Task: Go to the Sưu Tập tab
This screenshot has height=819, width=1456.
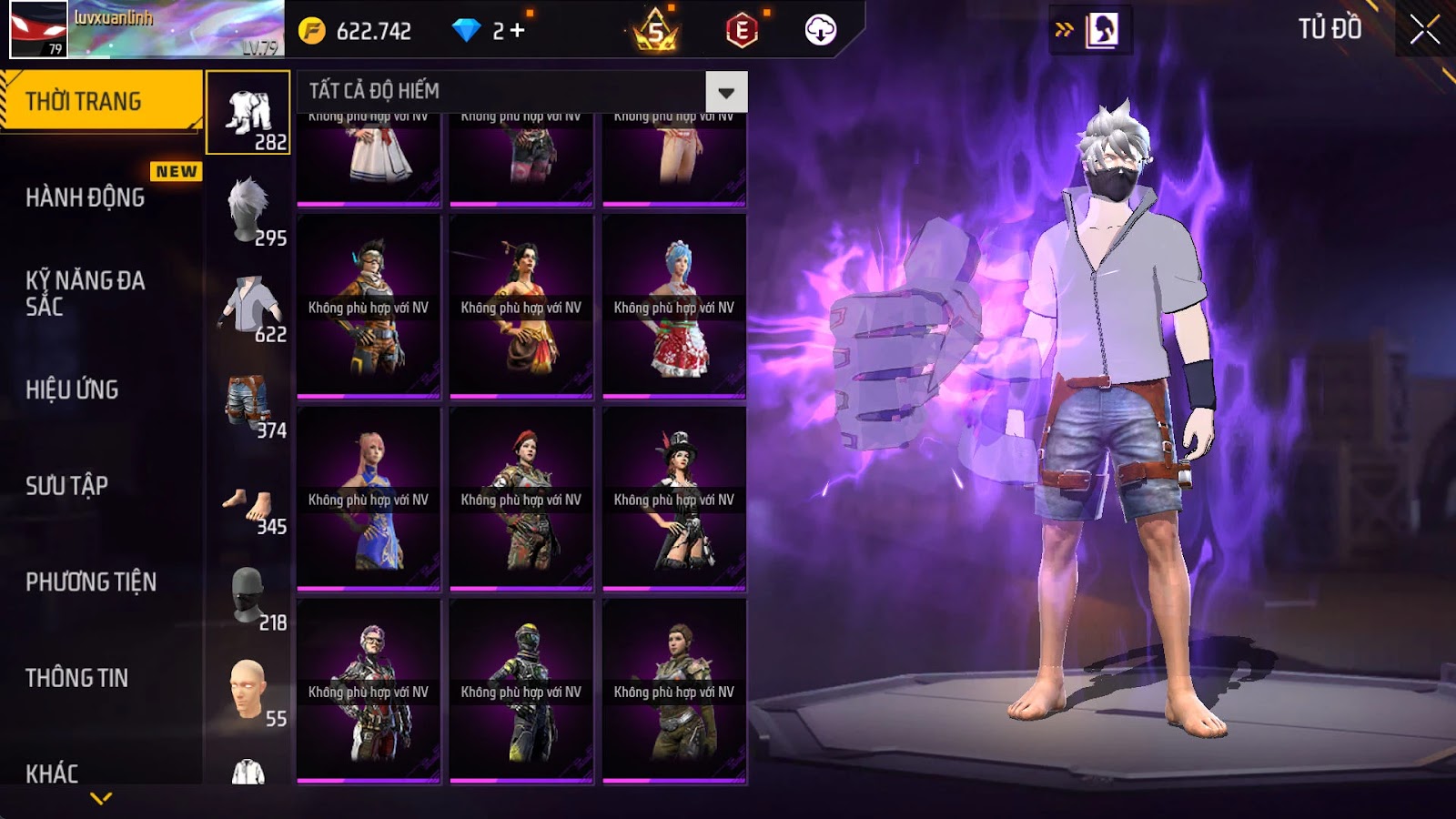Action: [67, 486]
